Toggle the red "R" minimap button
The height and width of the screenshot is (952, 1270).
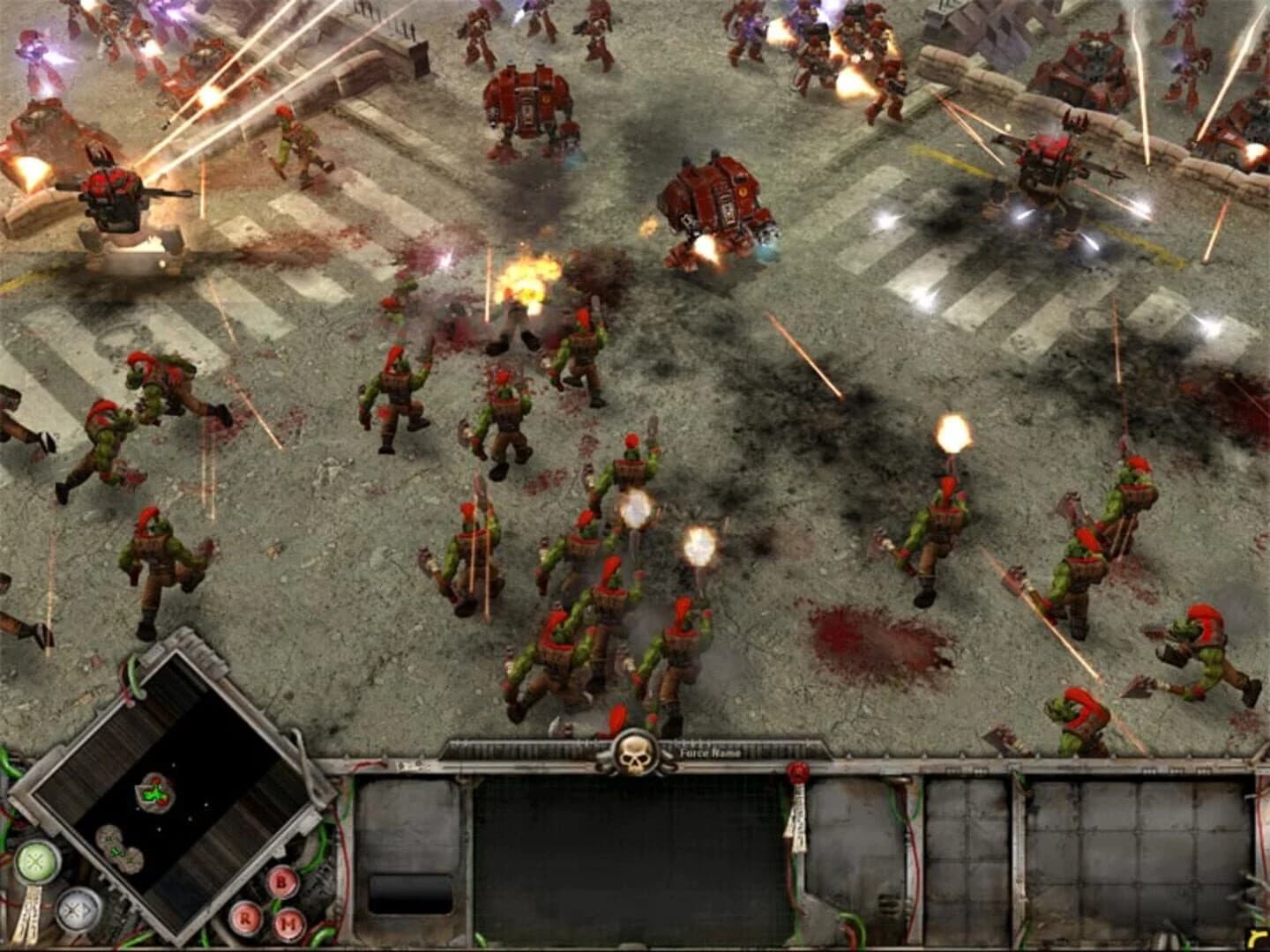click(245, 919)
